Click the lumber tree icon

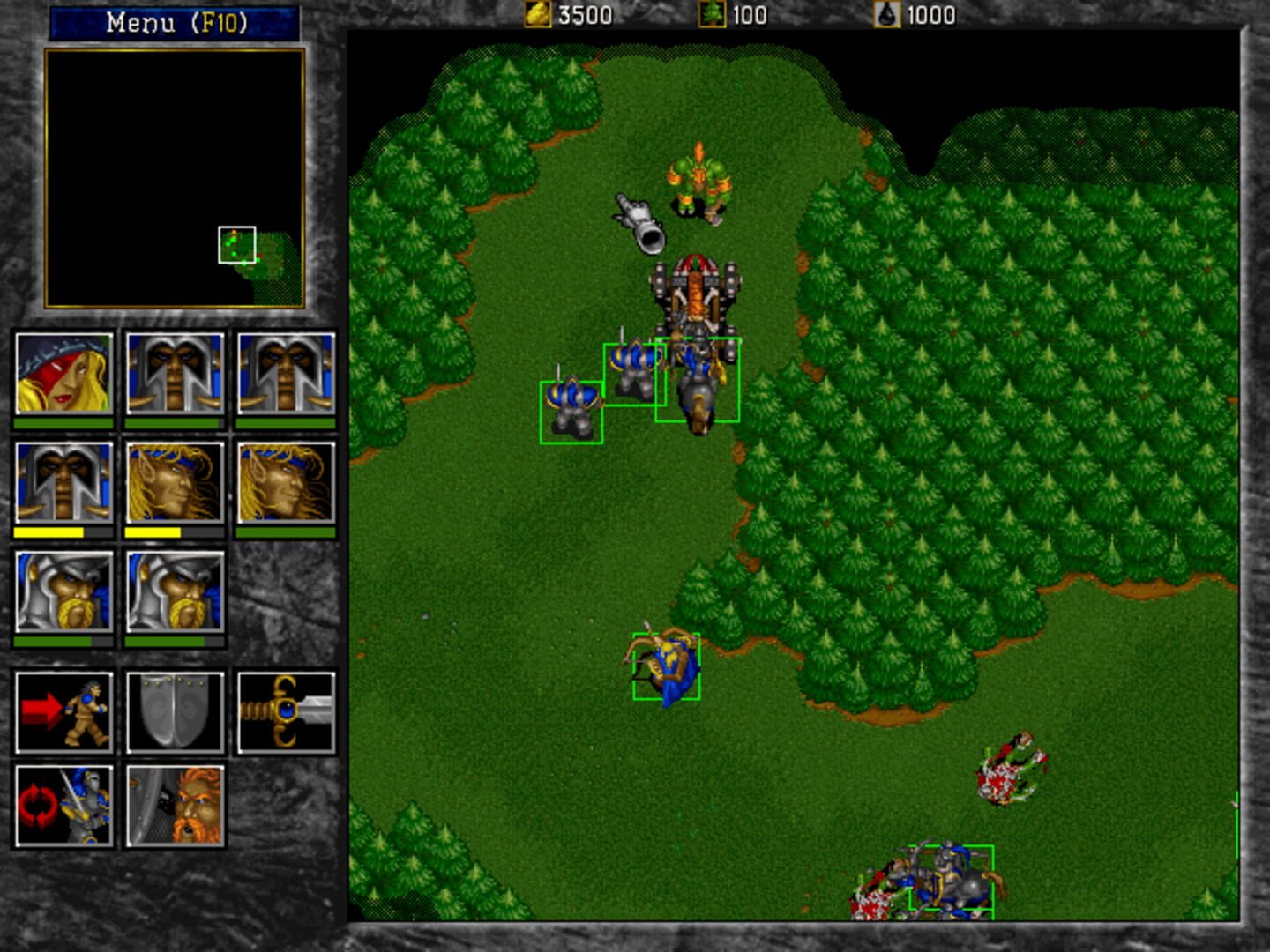[x=711, y=13]
